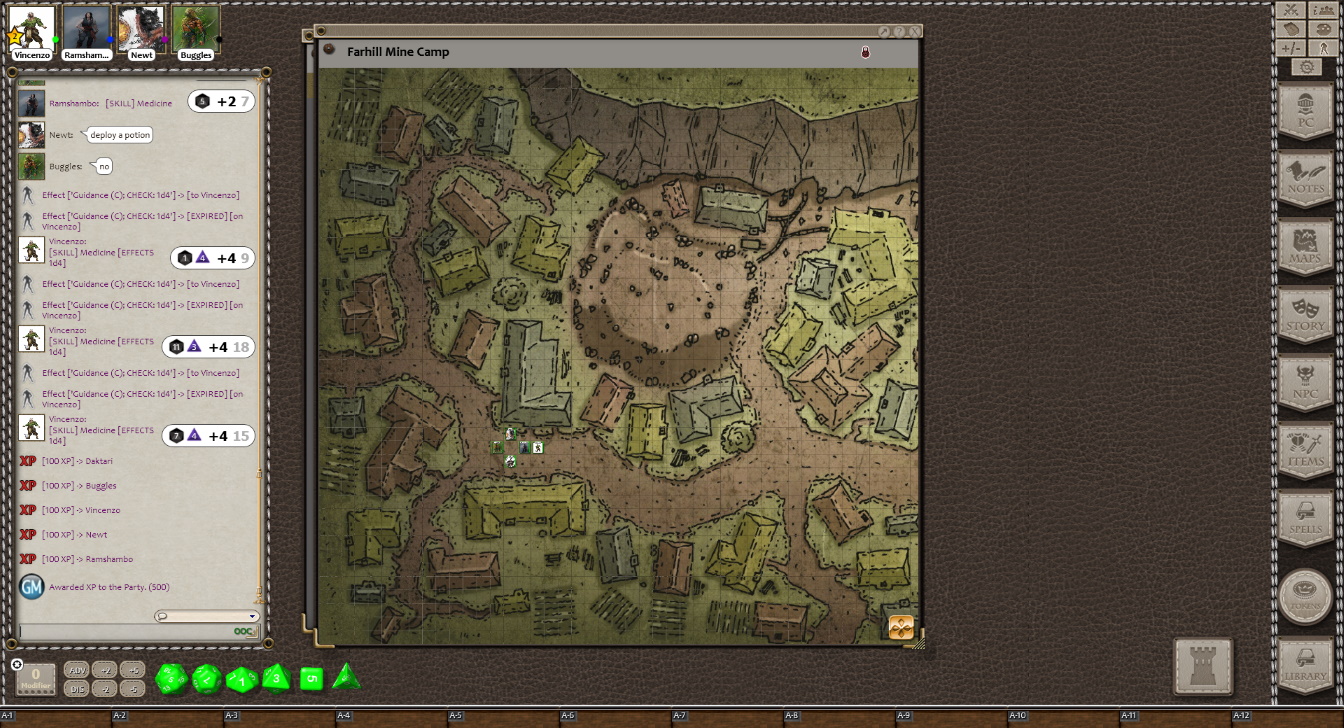Open the Story entries

point(1305,314)
